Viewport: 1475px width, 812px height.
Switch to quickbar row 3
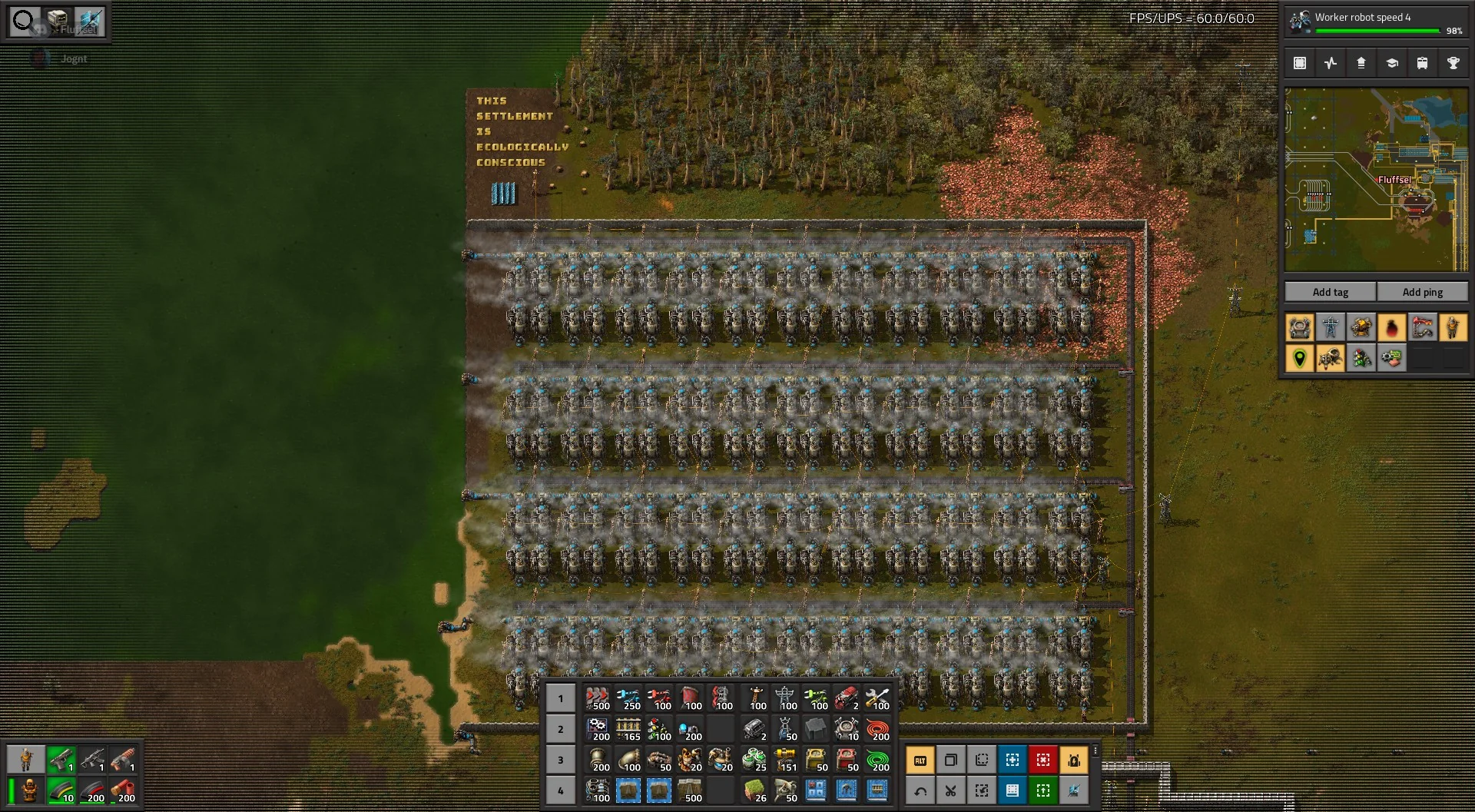tap(561, 760)
